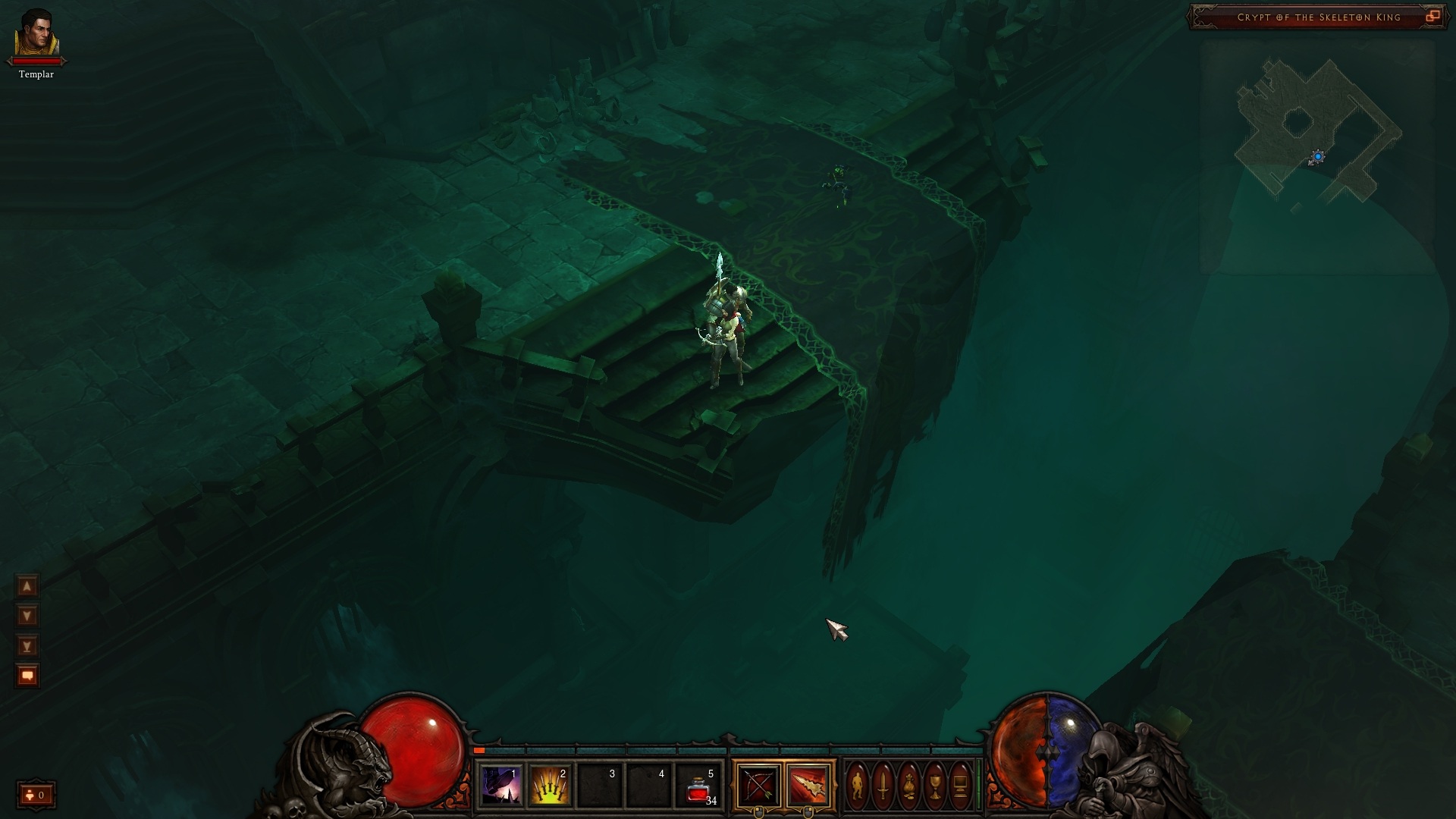Toggle the overlapping squares button beside zone name
Viewport: 1456px width, 819px height.
pyautogui.click(x=1432, y=17)
